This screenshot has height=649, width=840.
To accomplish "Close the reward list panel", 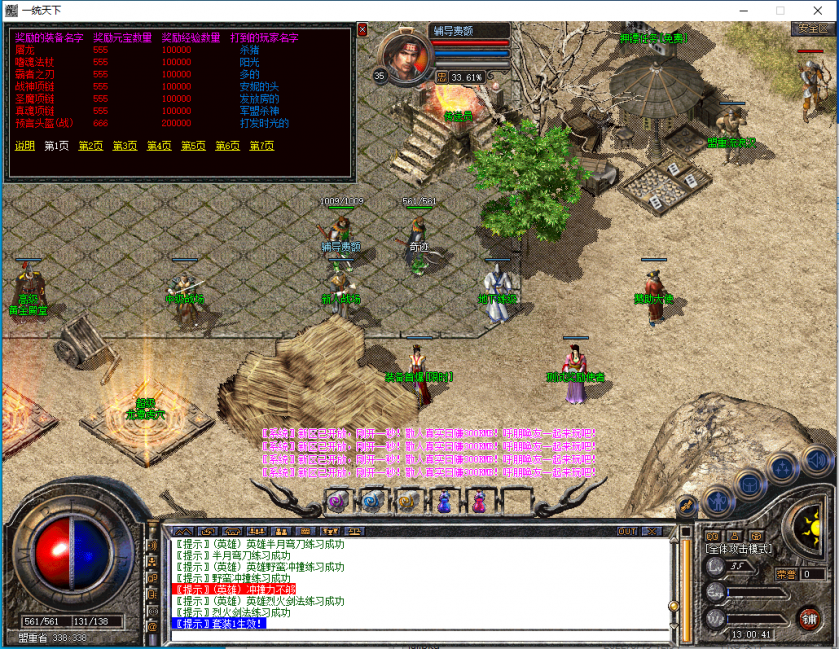I will coord(362,30).
